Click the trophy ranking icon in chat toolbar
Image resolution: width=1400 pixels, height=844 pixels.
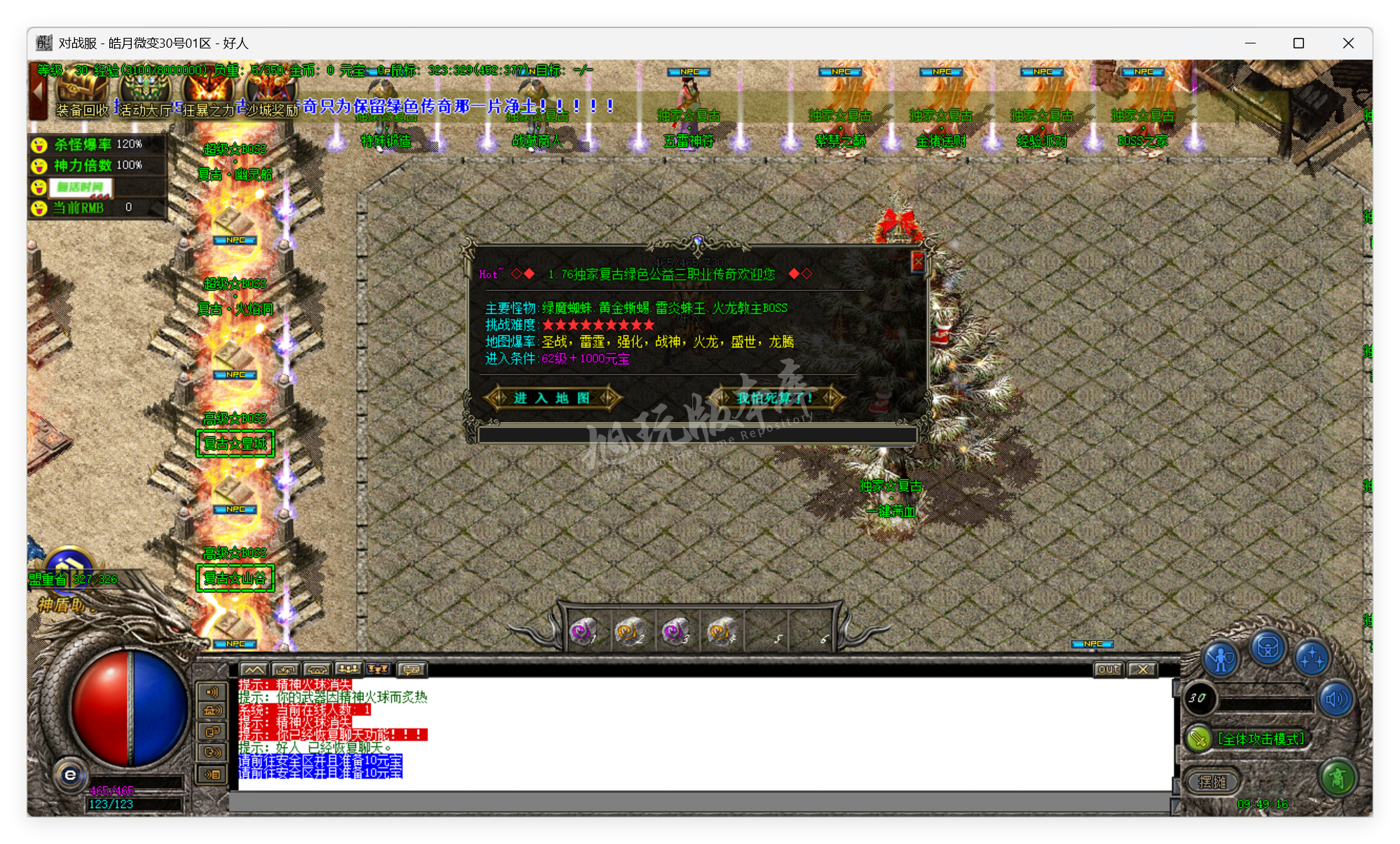pyautogui.click(x=377, y=669)
